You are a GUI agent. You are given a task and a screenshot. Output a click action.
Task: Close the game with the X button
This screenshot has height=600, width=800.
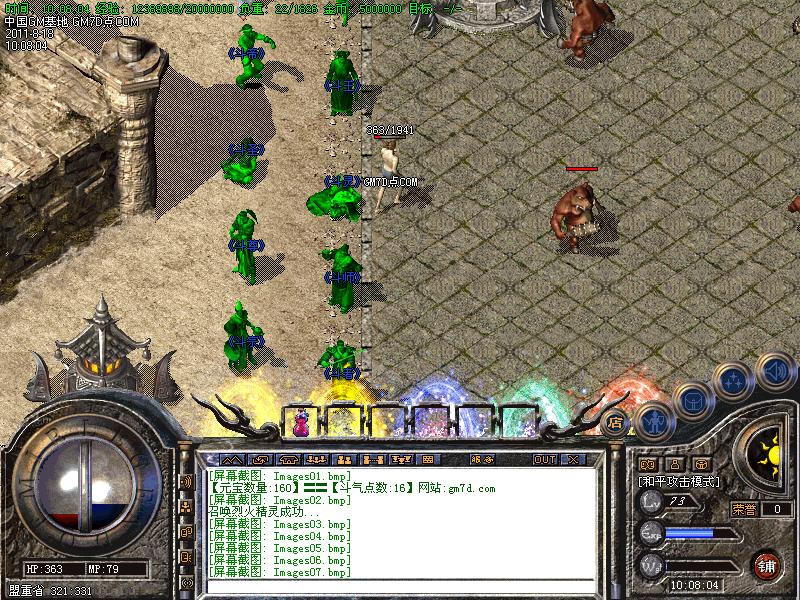[573, 460]
